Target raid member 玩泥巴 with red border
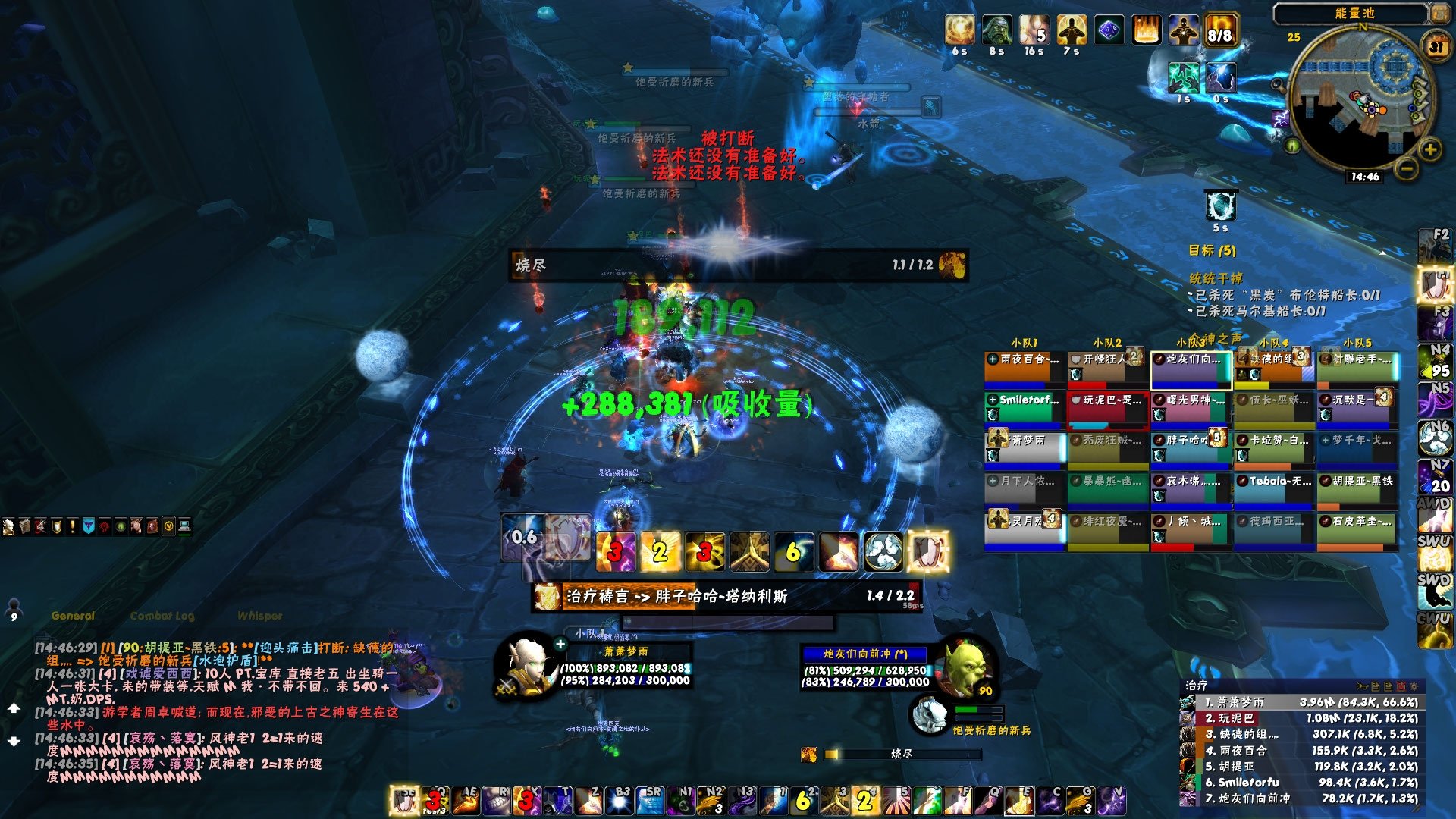This screenshot has width=1456, height=819. tap(1106, 407)
